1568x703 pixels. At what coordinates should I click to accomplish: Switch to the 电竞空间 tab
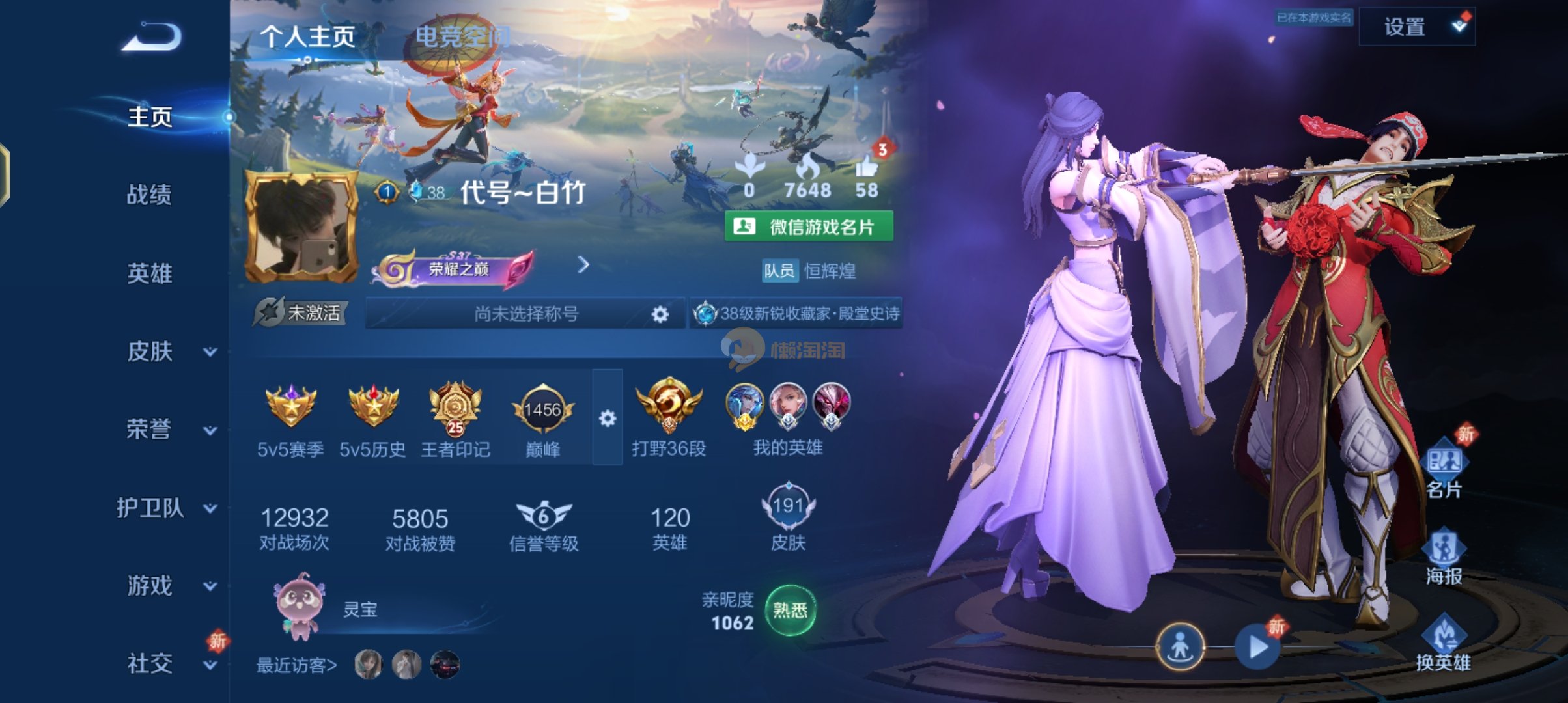pyautogui.click(x=462, y=36)
